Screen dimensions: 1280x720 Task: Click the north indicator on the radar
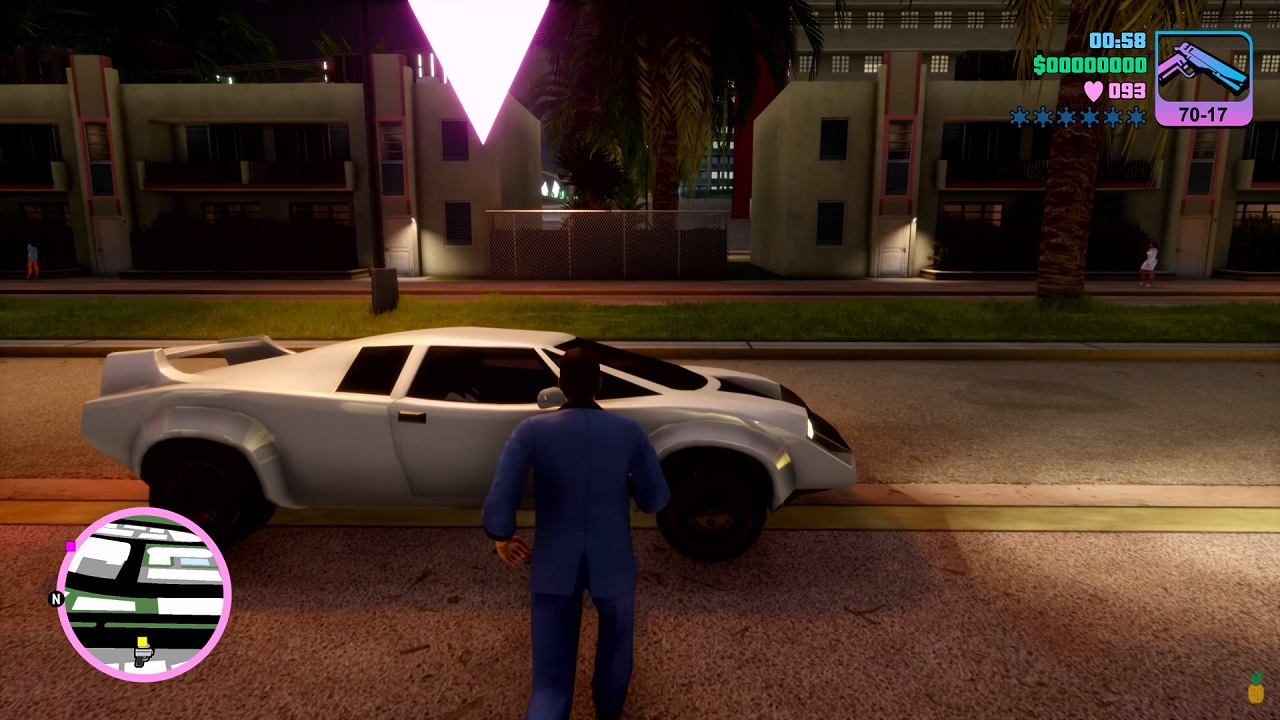pyautogui.click(x=56, y=599)
